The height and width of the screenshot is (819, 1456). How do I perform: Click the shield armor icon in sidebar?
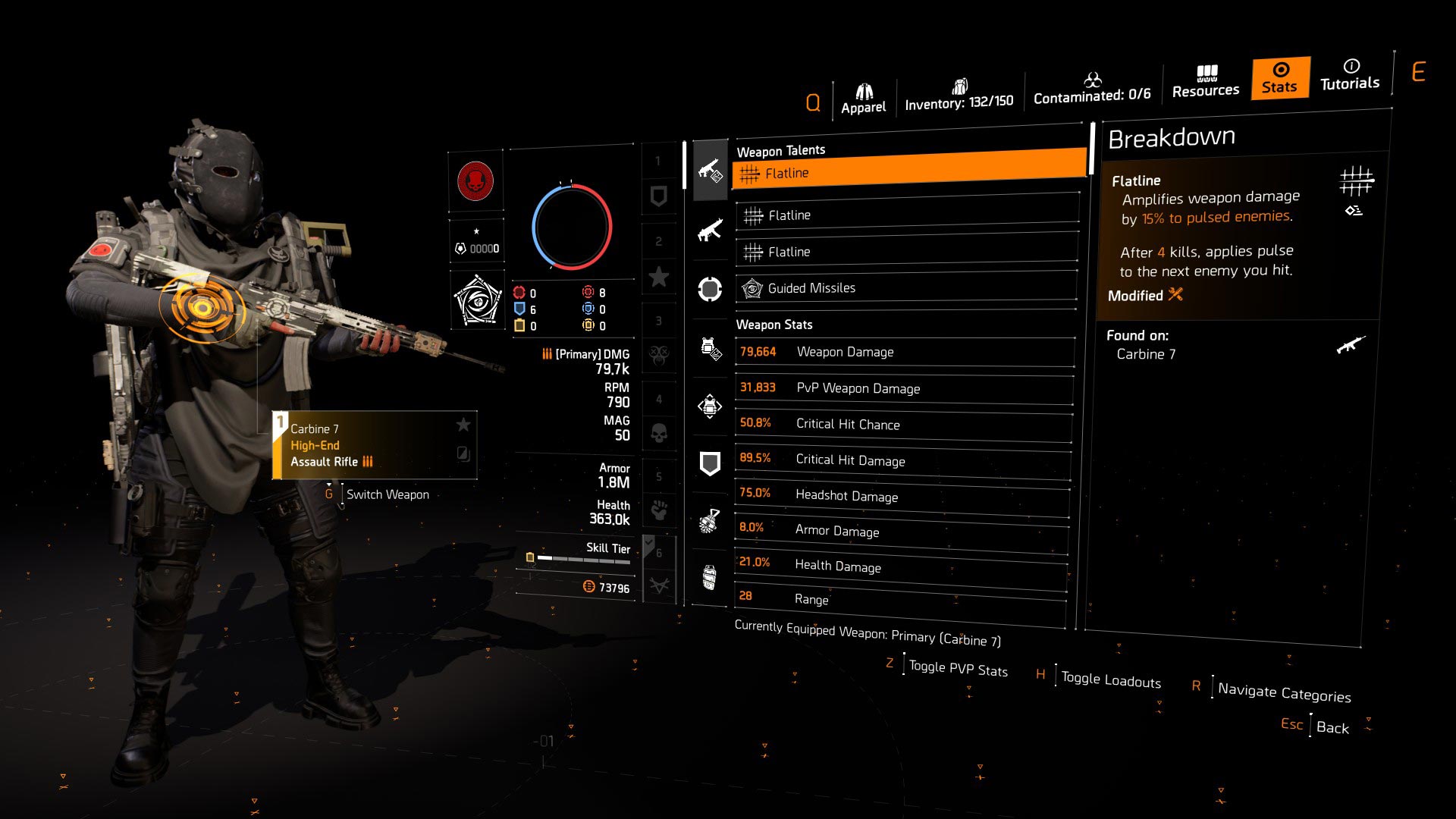click(x=709, y=463)
